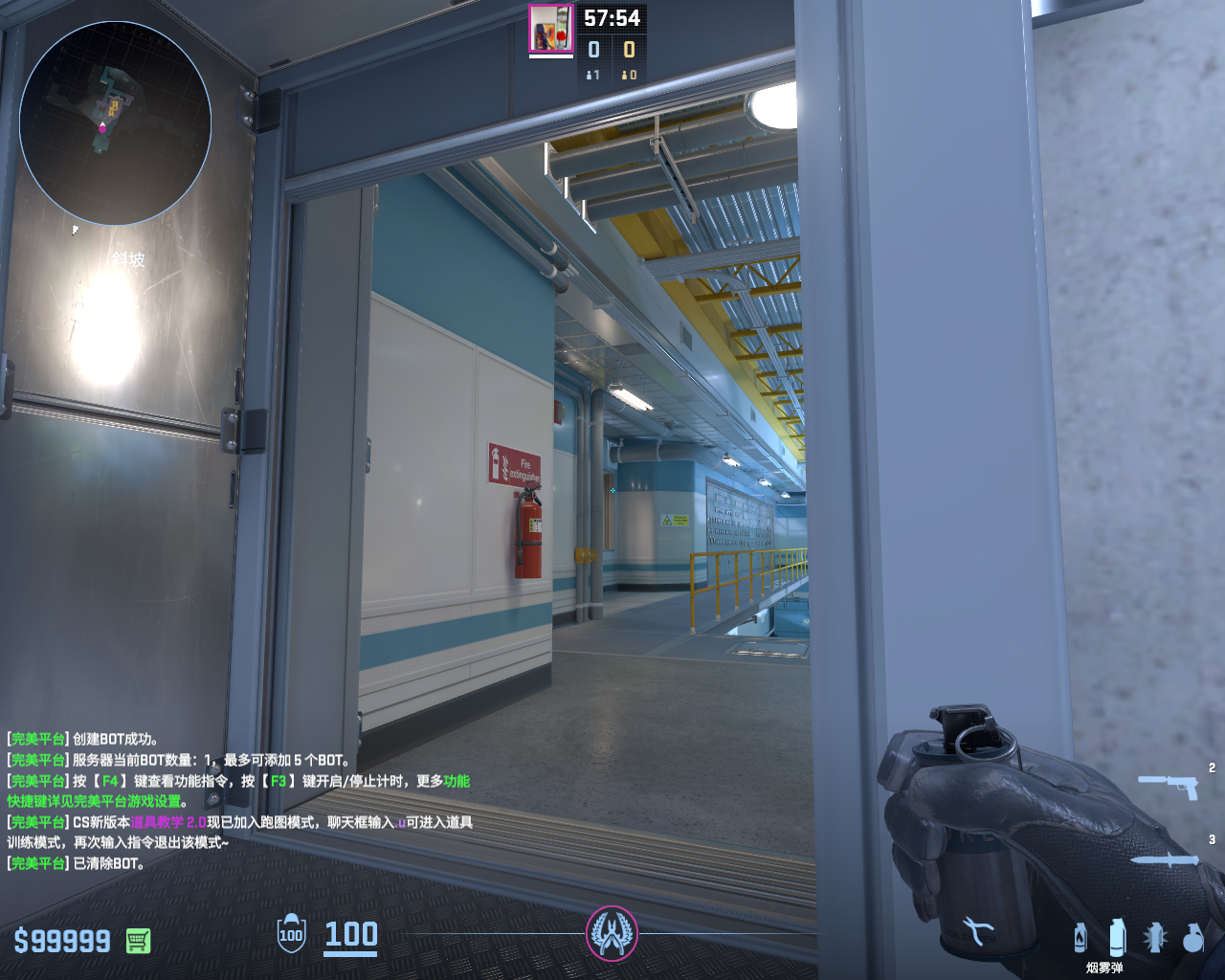This screenshot has width=1225, height=980.
Task: Choose the incendiary grenade icon
Action: coord(1080,938)
